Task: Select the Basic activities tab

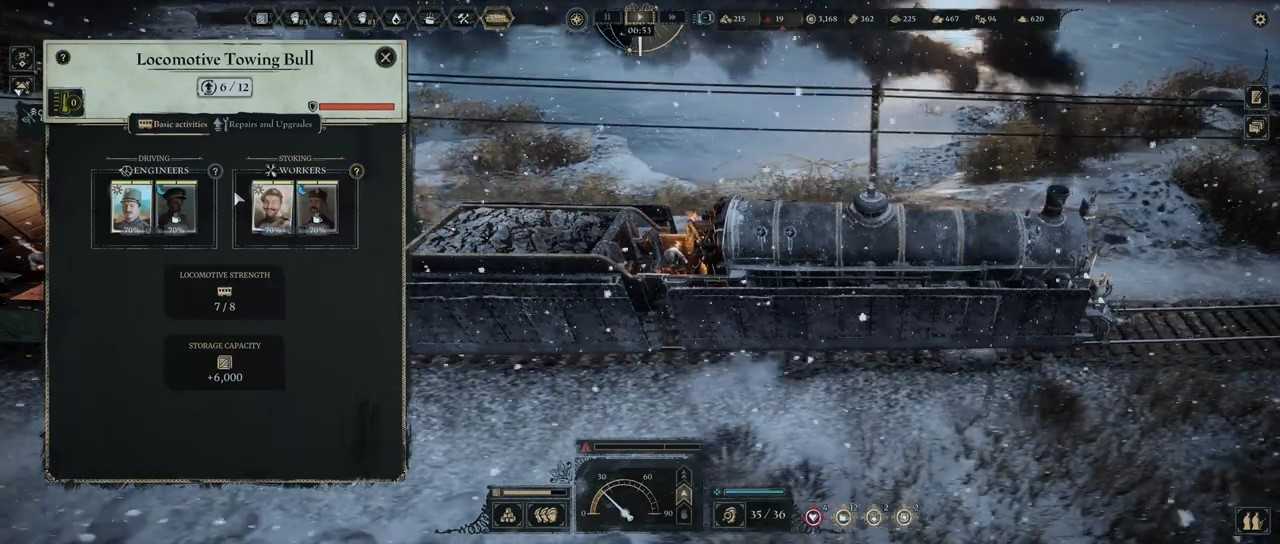Action: (x=173, y=125)
